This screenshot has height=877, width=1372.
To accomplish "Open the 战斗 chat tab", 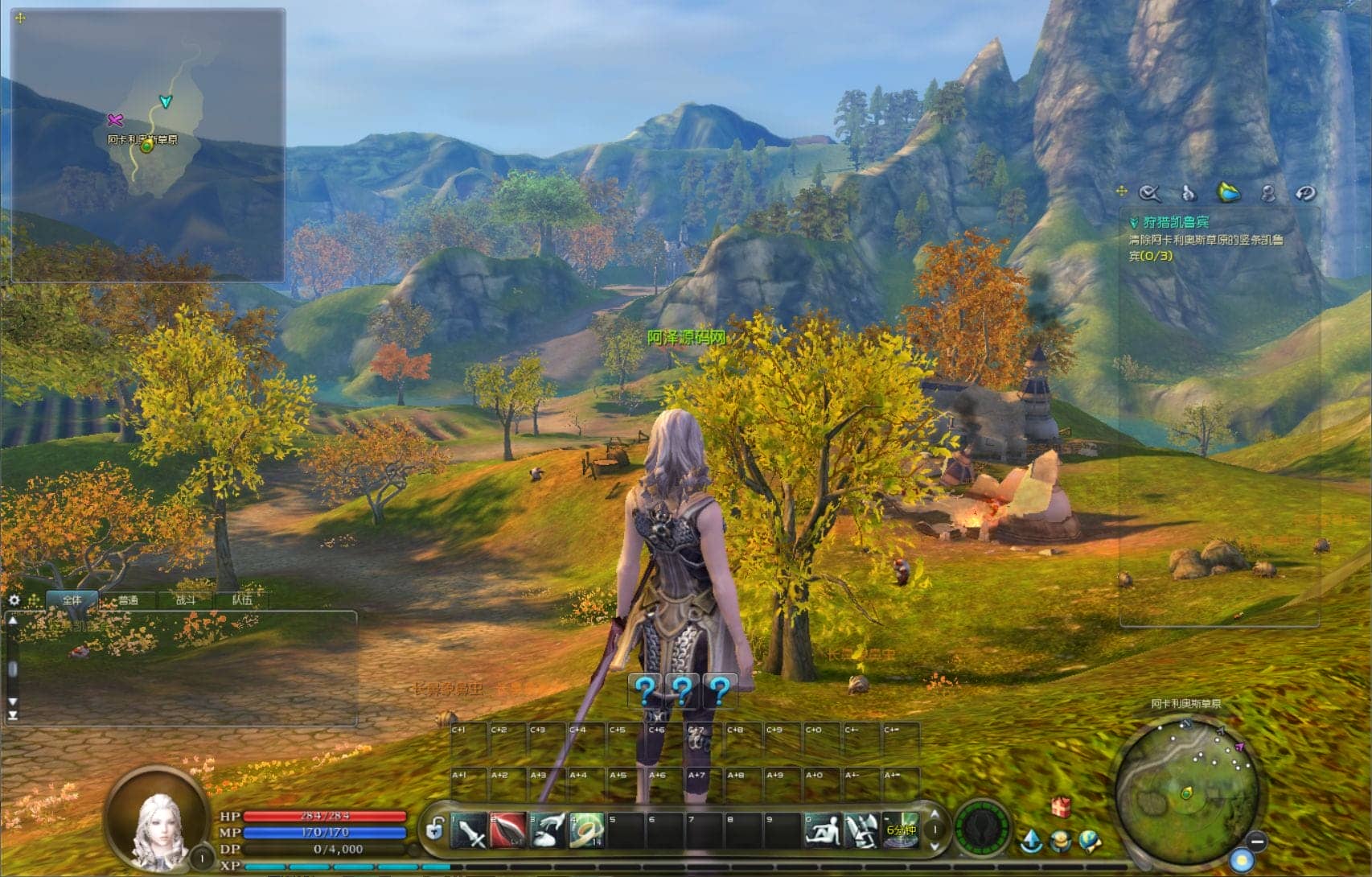I will [x=185, y=600].
